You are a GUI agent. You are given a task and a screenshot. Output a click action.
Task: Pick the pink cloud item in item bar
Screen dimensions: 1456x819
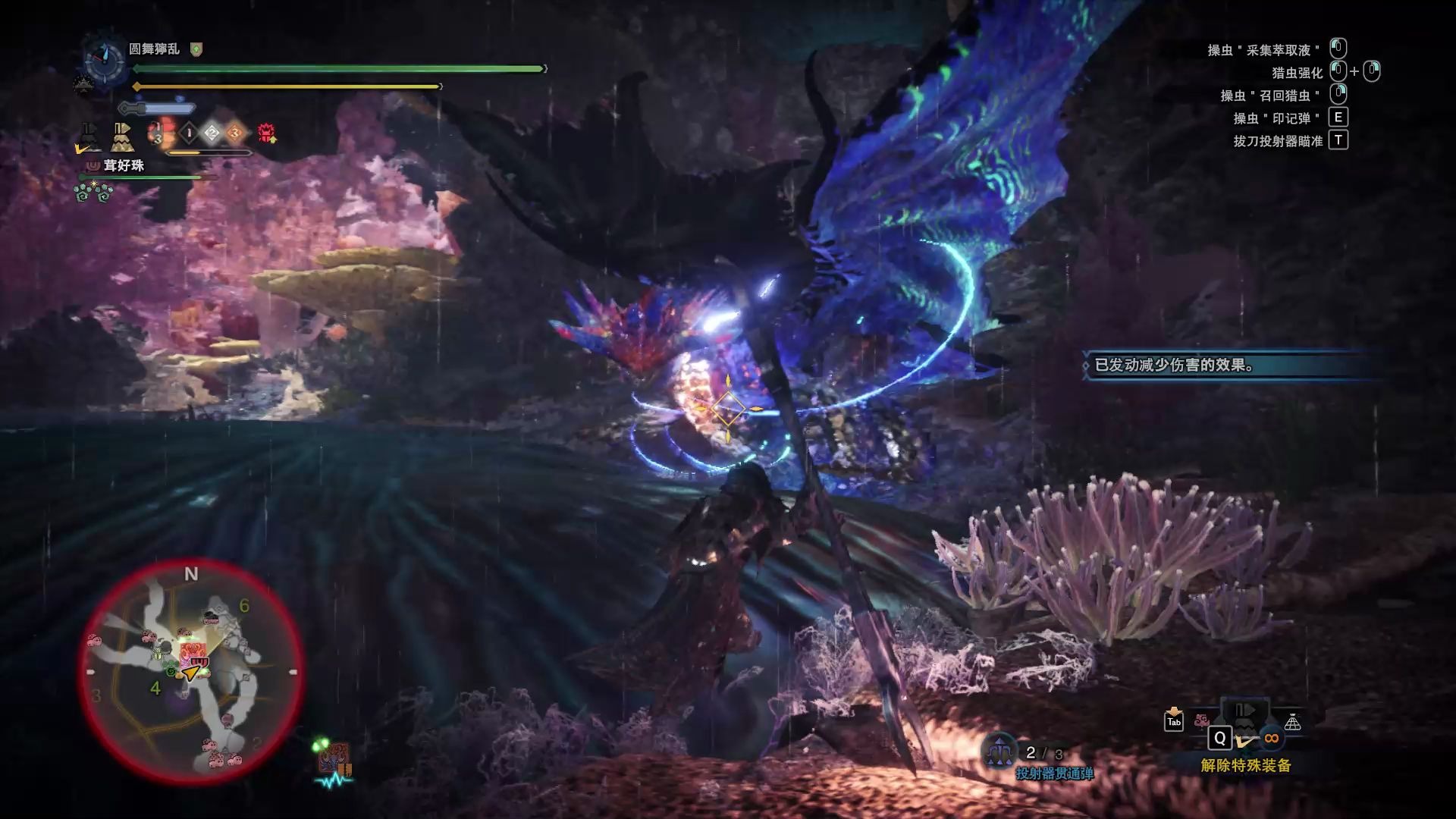tap(1201, 720)
